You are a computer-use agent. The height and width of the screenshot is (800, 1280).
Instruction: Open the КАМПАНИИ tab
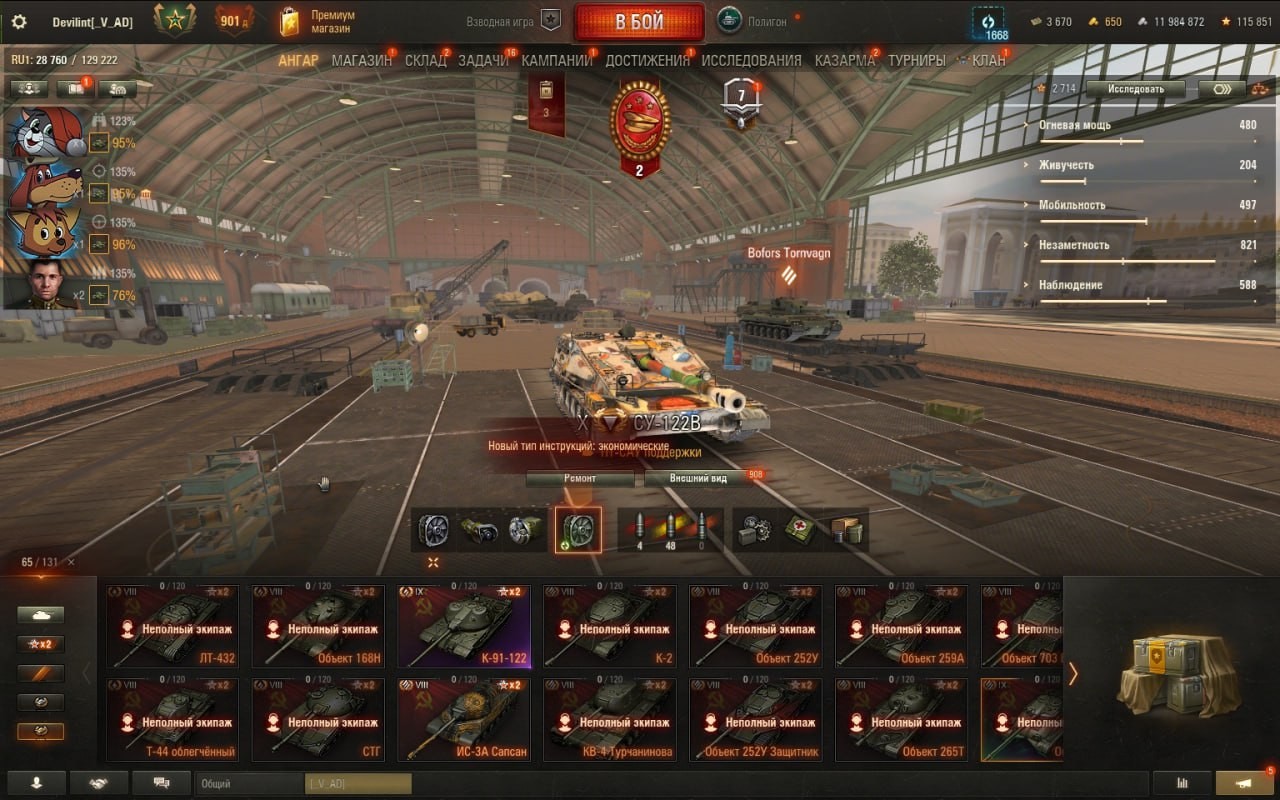pos(557,60)
